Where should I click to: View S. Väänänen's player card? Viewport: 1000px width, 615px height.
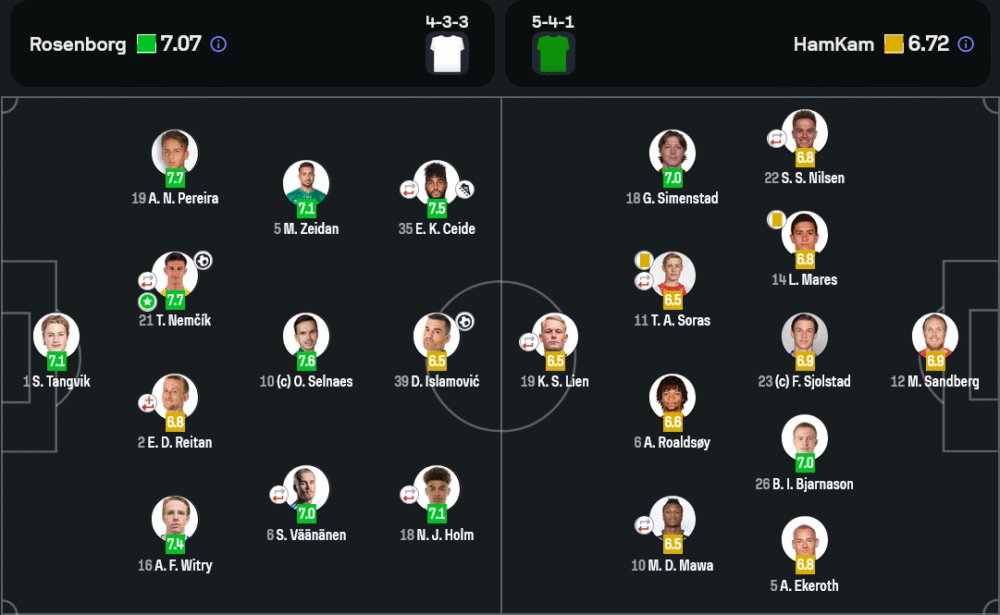[306, 490]
